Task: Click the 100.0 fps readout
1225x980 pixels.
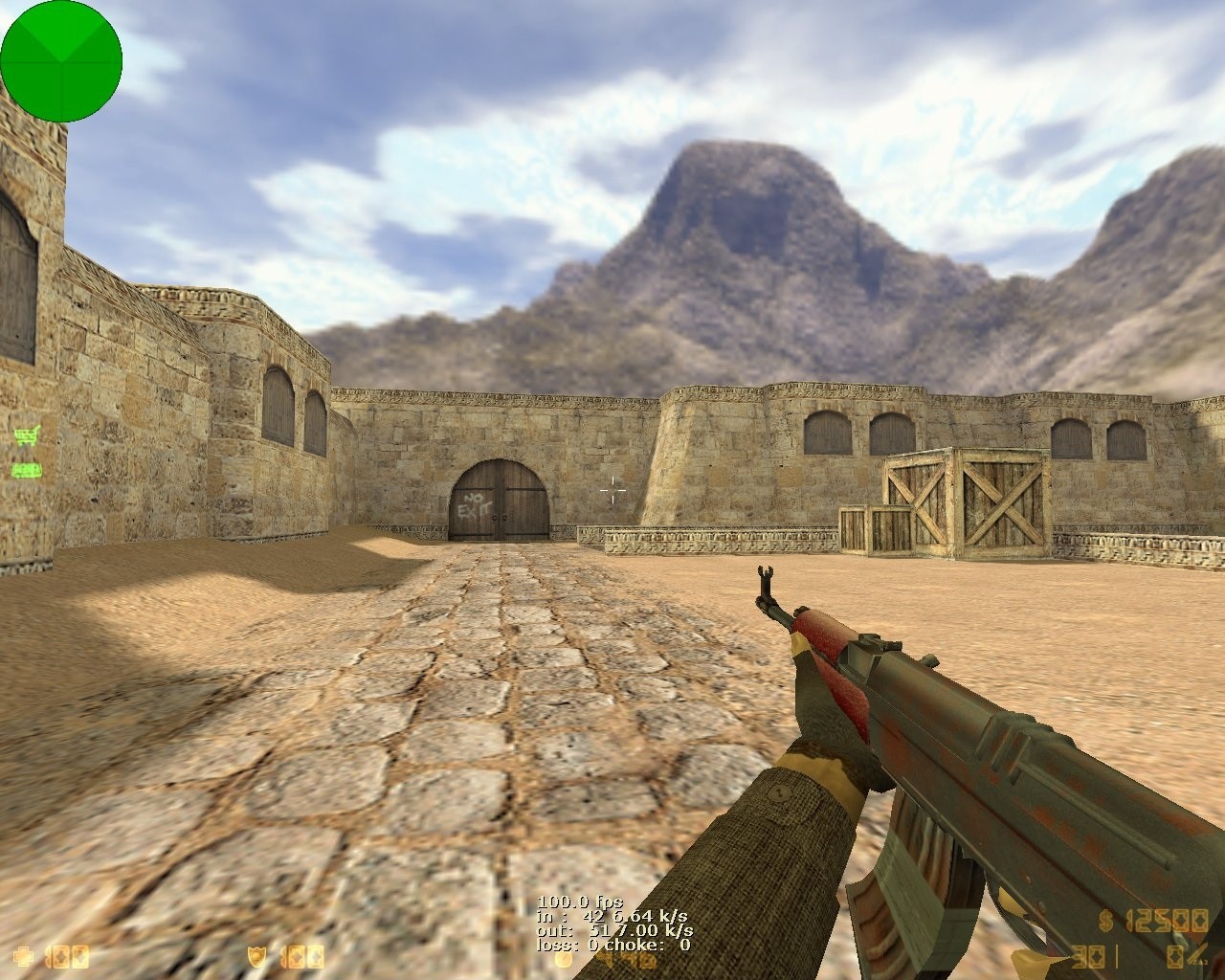Action: pyautogui.click(x=579, y=902)
